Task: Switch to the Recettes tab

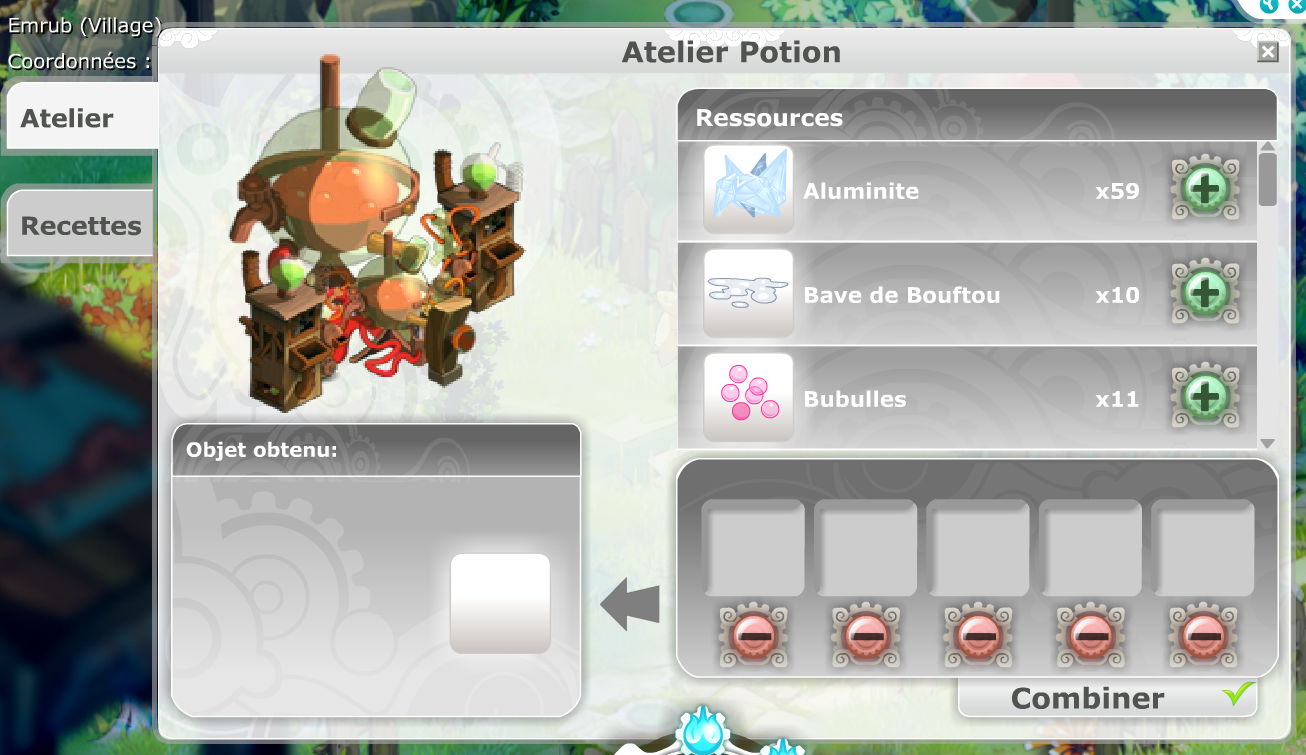Action: [80, 225]
